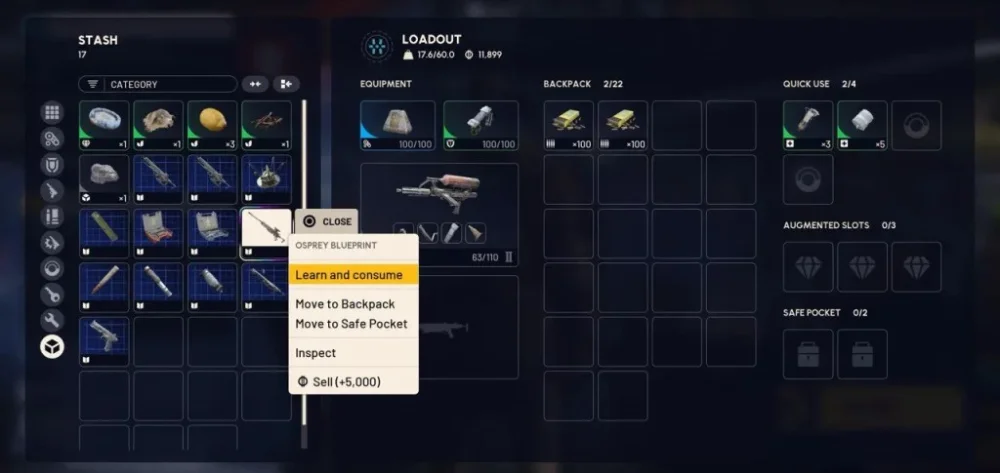Close the item context menu
The image size is (1000, 473).
tap(326, 222)
